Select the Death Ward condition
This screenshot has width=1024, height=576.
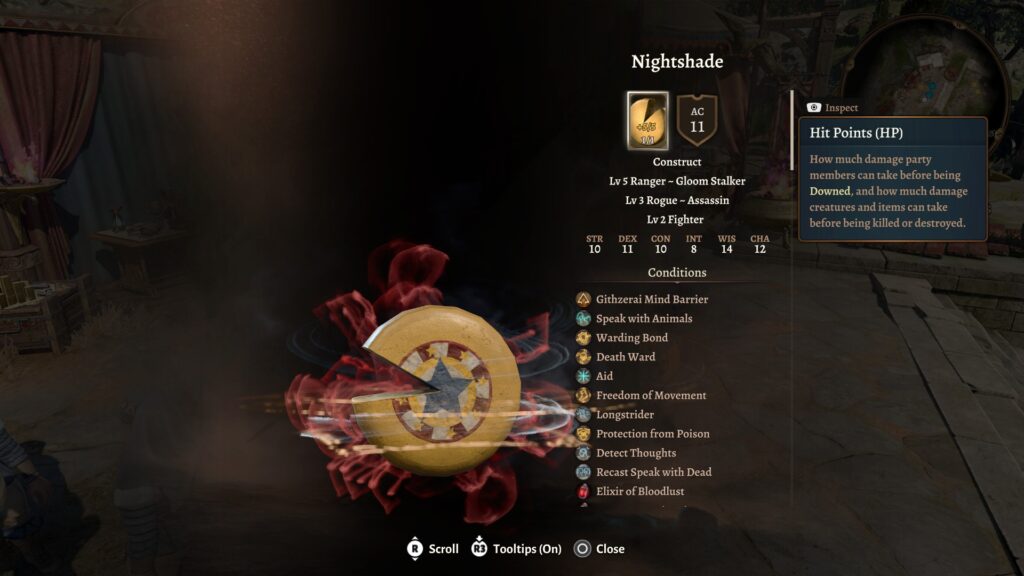tap(625, 357)
